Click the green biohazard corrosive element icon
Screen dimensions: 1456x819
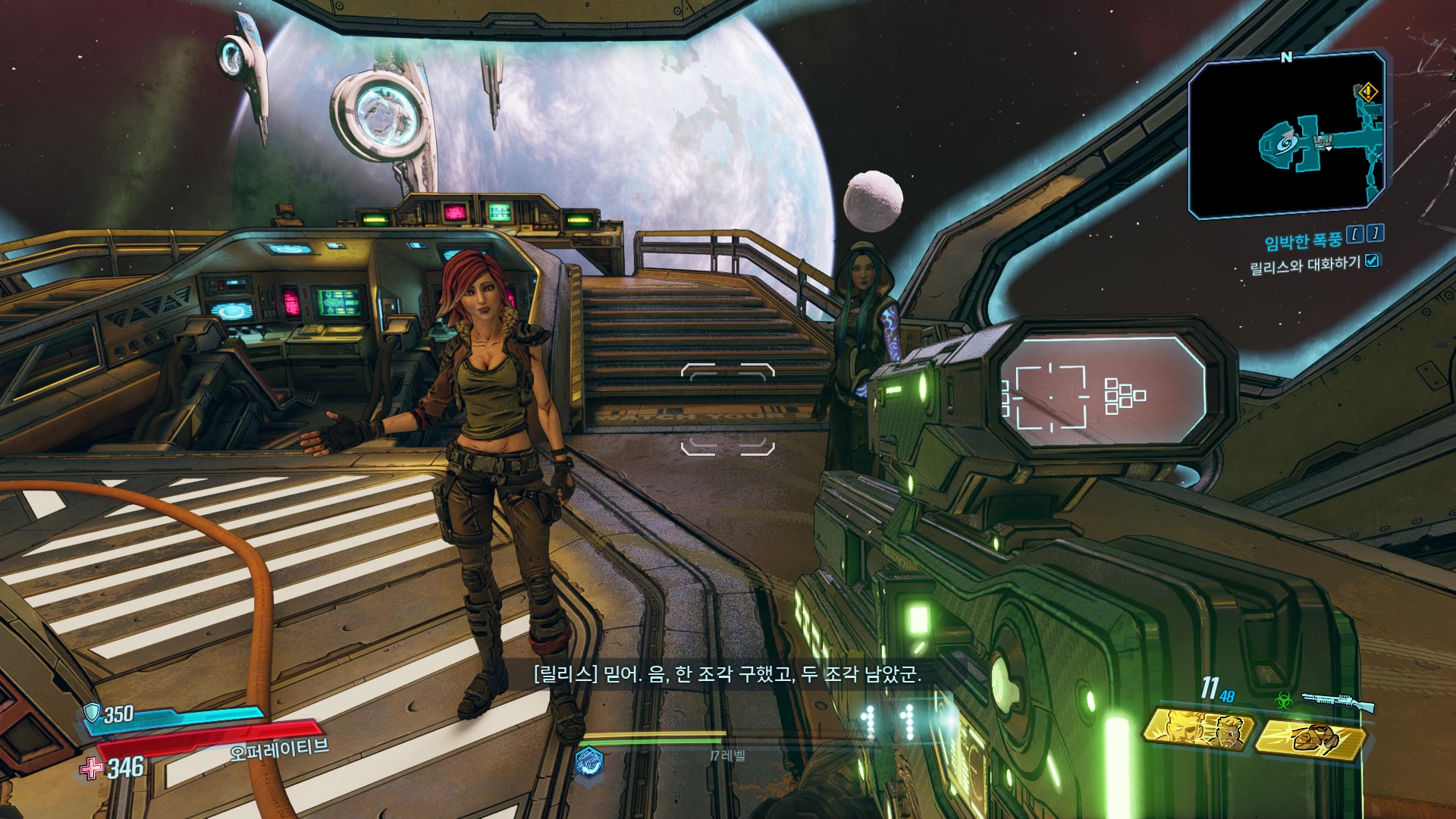1284,701
